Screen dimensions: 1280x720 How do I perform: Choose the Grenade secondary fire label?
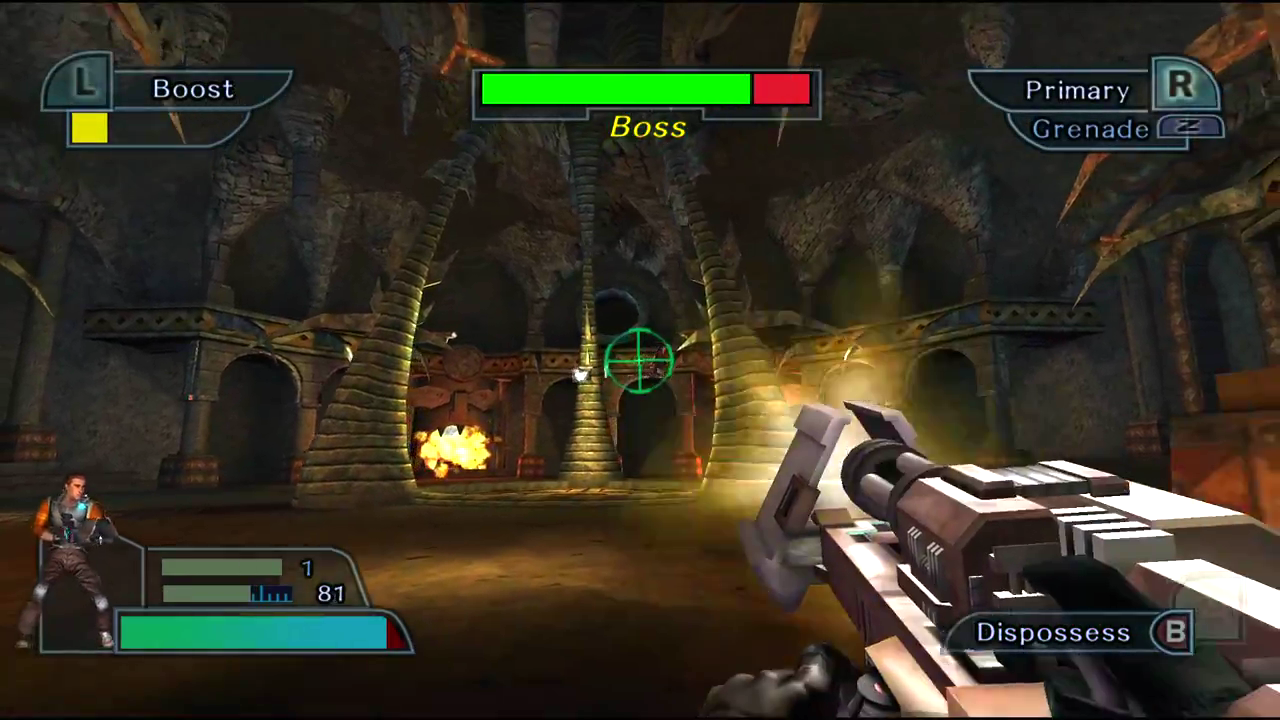[x=1090, y=129]
